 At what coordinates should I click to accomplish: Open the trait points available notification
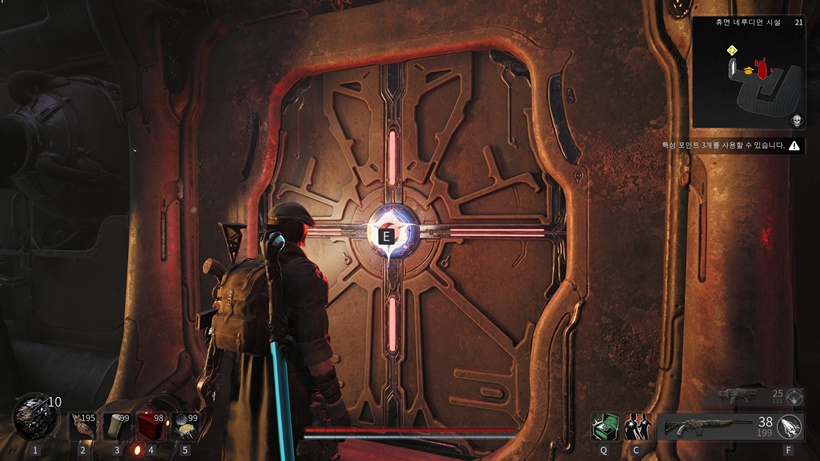coord(744,146)
